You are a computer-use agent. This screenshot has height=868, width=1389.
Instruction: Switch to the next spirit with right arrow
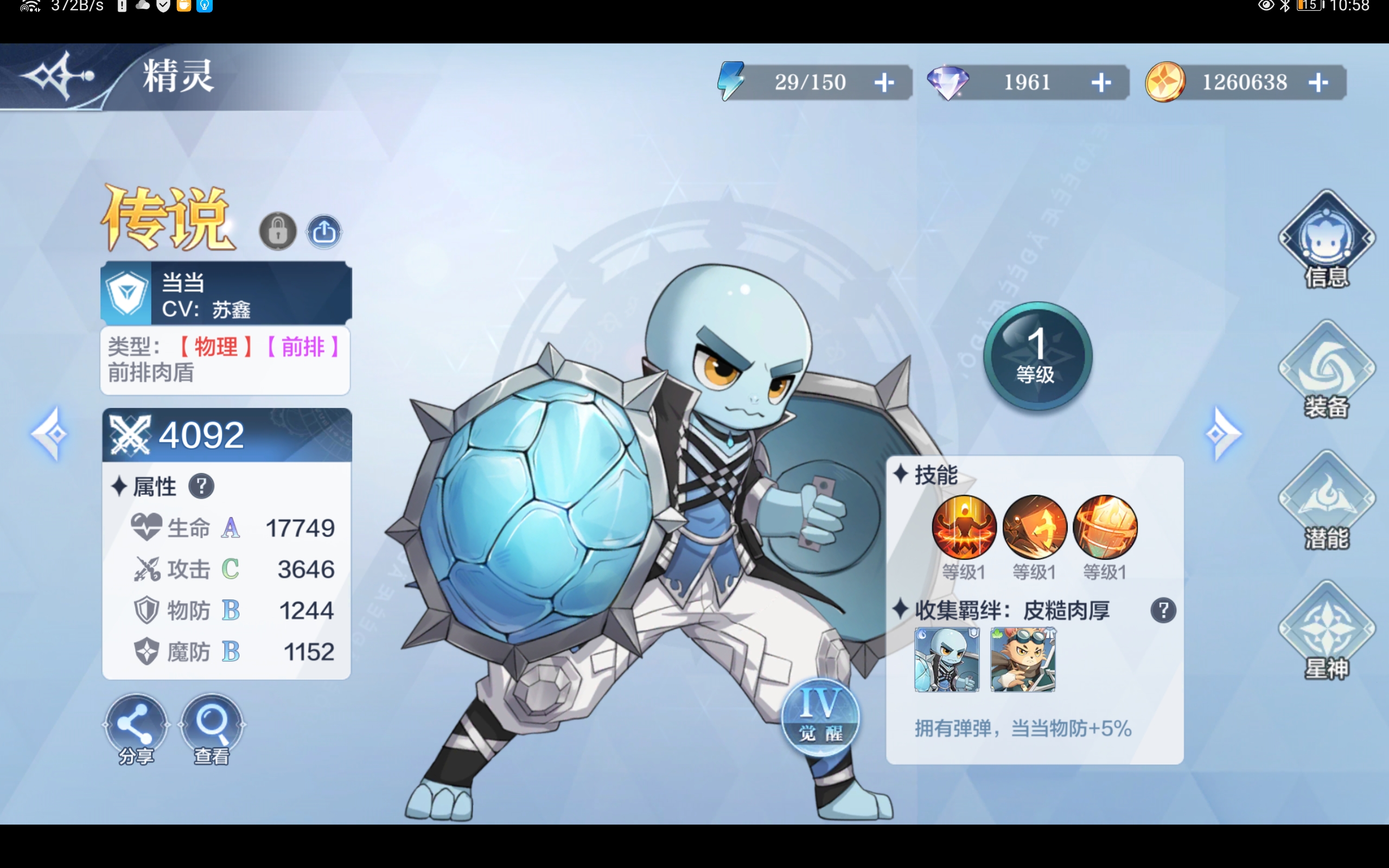point(1222,434)
